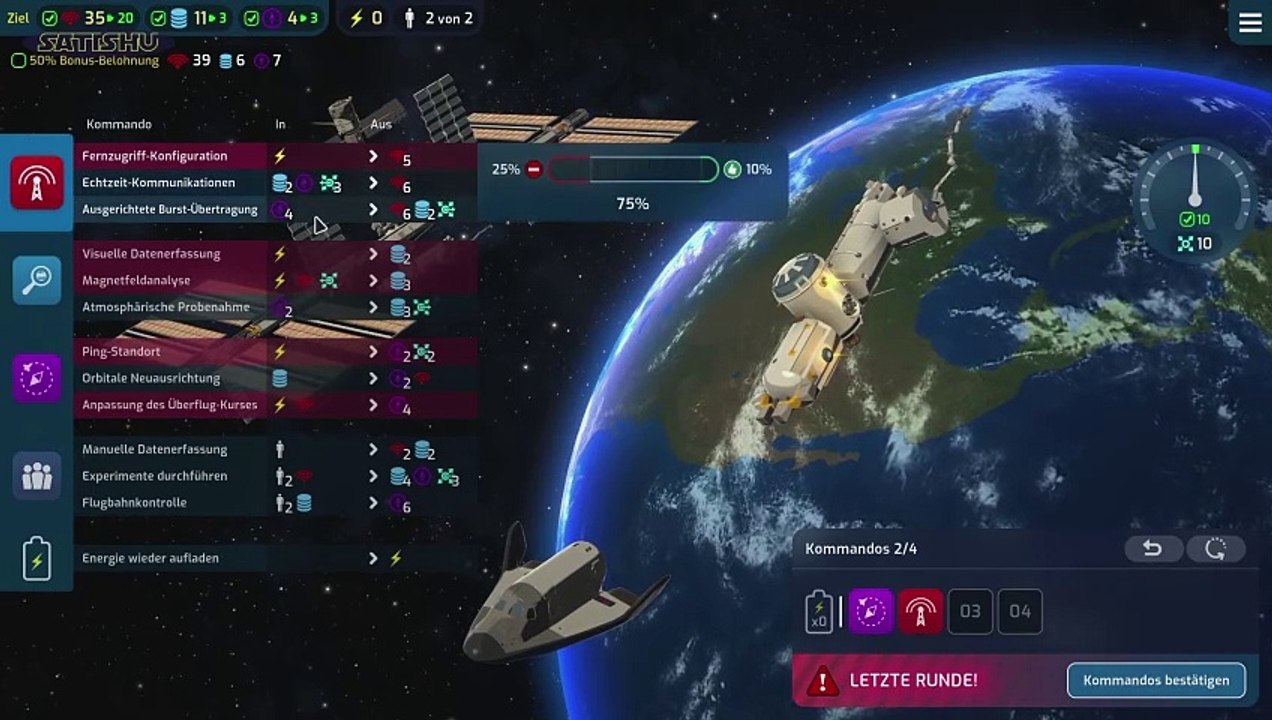
Task: Confirm with Kommandos bestätigen button
Action: pyautogui.click(x=1156, y=681)
